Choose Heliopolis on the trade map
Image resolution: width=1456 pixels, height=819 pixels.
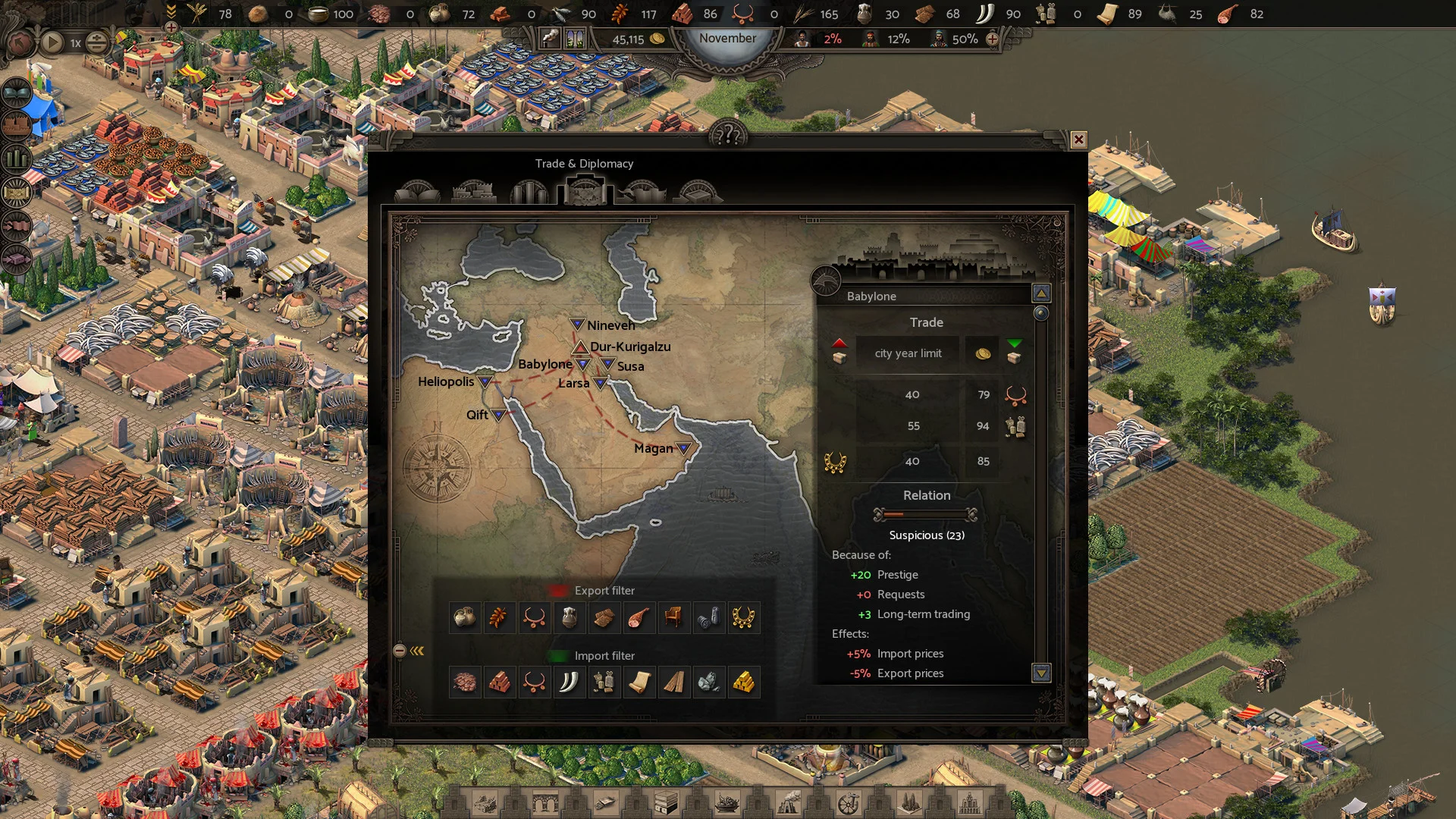click(x=485, y=381)
